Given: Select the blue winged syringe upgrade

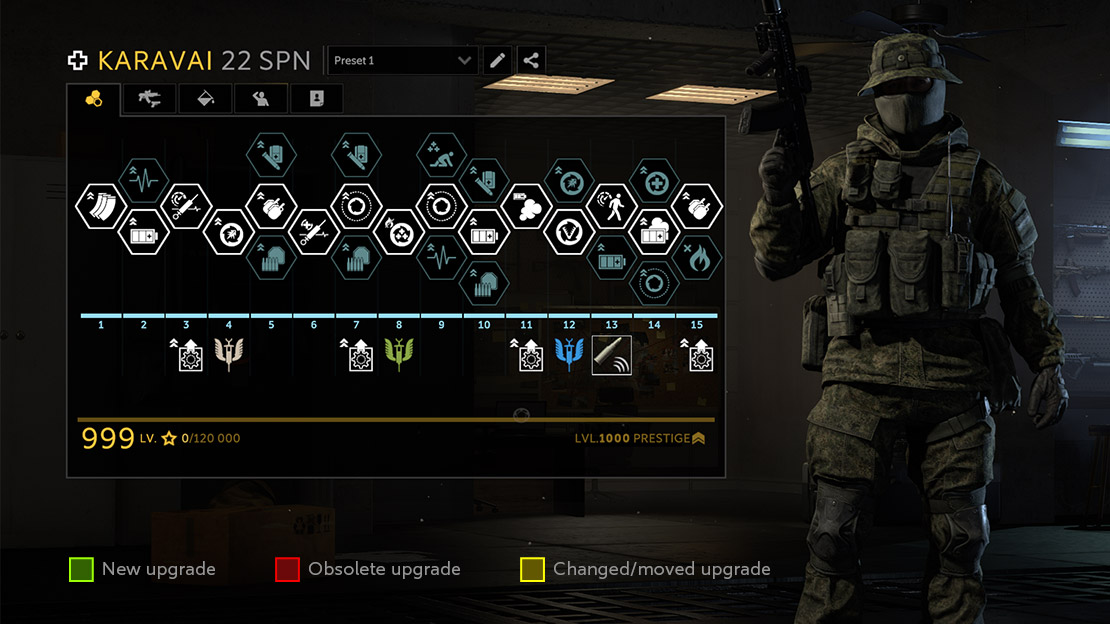Looking at the screenshot, I should (x=569, y=355).
